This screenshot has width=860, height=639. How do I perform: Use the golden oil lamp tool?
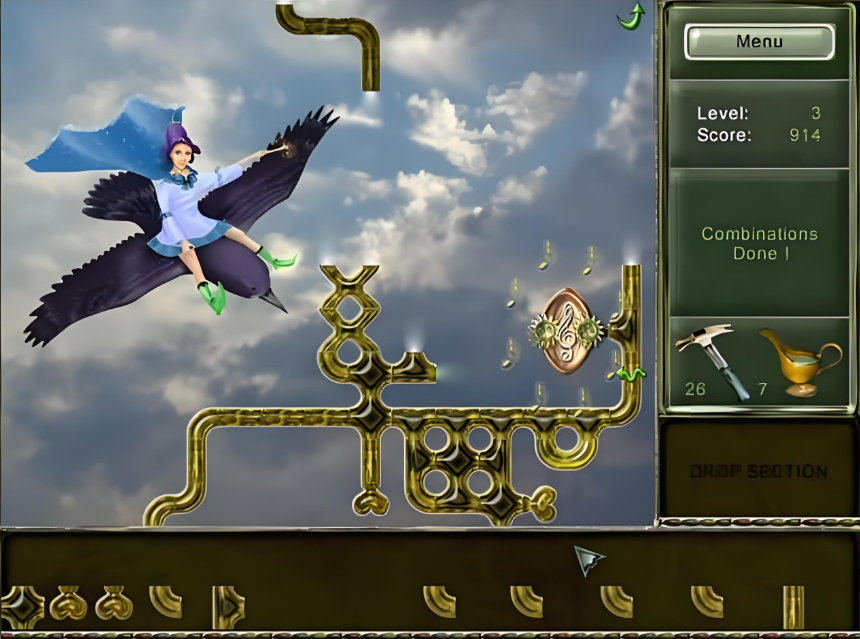coord(798,362)
